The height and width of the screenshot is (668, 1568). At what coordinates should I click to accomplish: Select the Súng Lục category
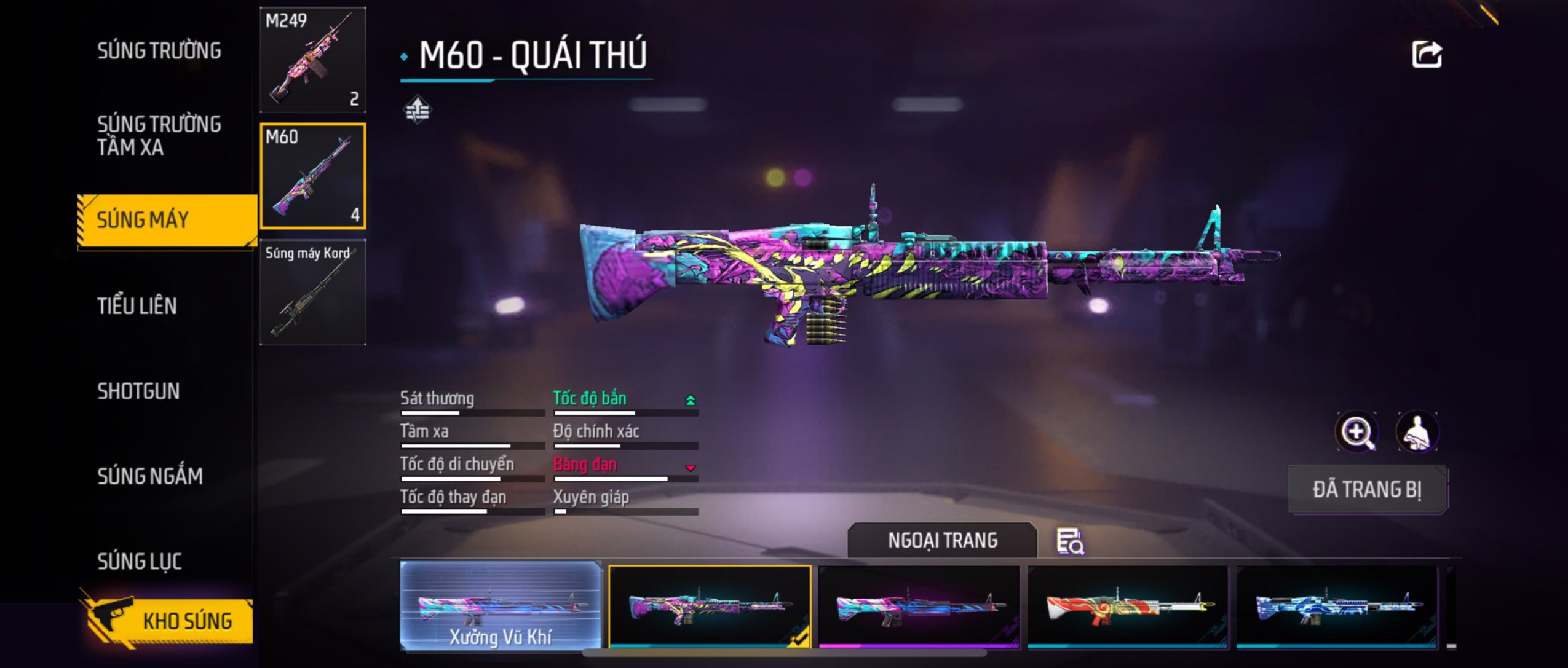click(x=139, y=560)
